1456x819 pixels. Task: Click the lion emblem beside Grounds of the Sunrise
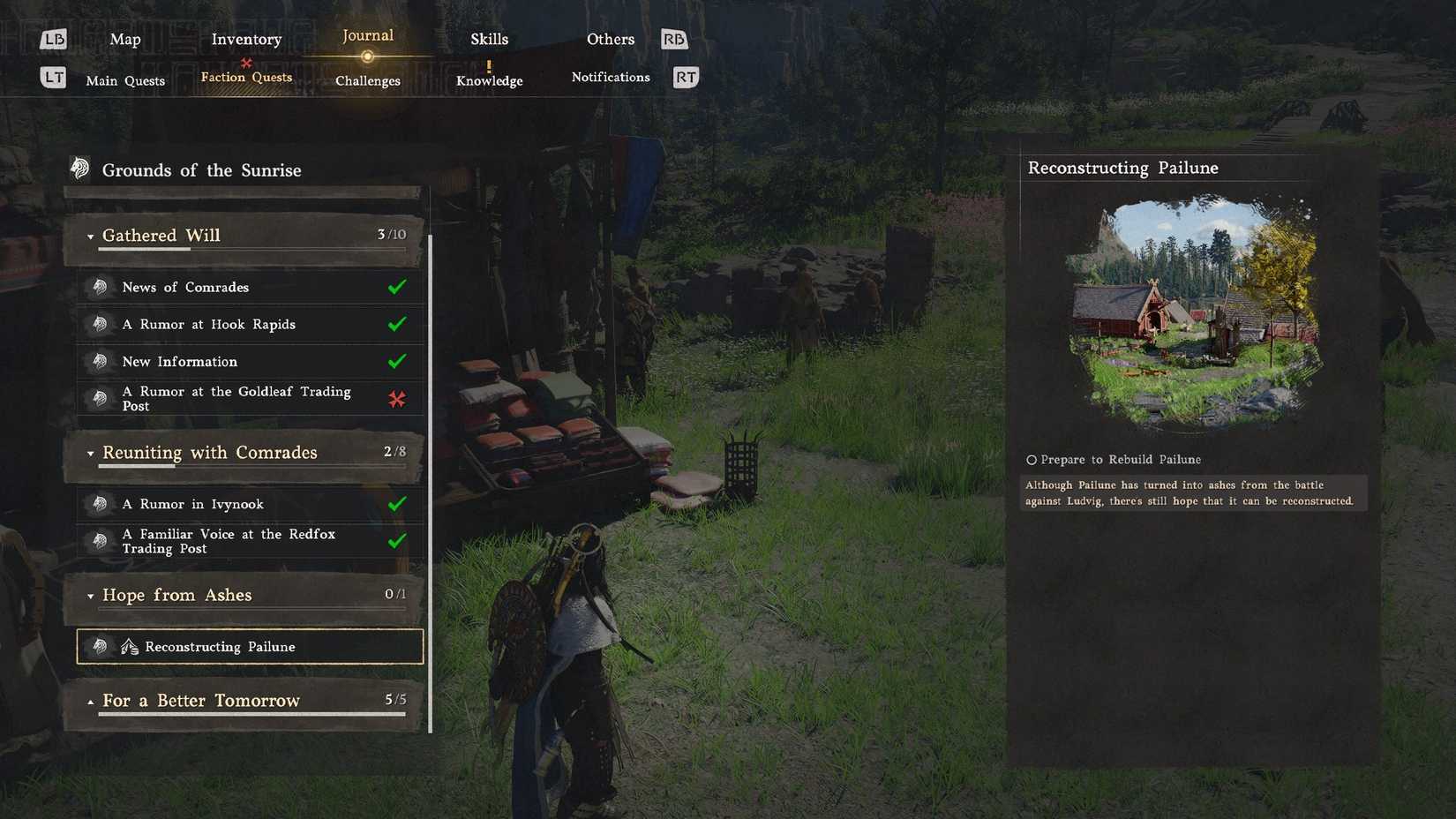(80, 168)
